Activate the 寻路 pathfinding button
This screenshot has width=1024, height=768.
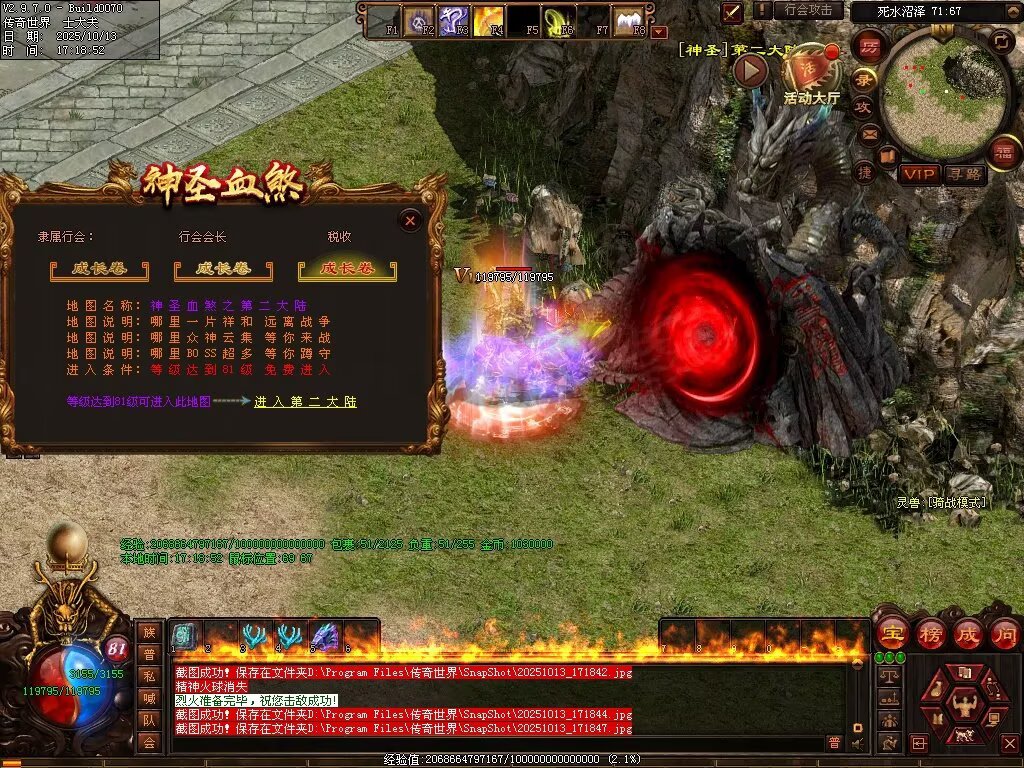pos(964,174)
